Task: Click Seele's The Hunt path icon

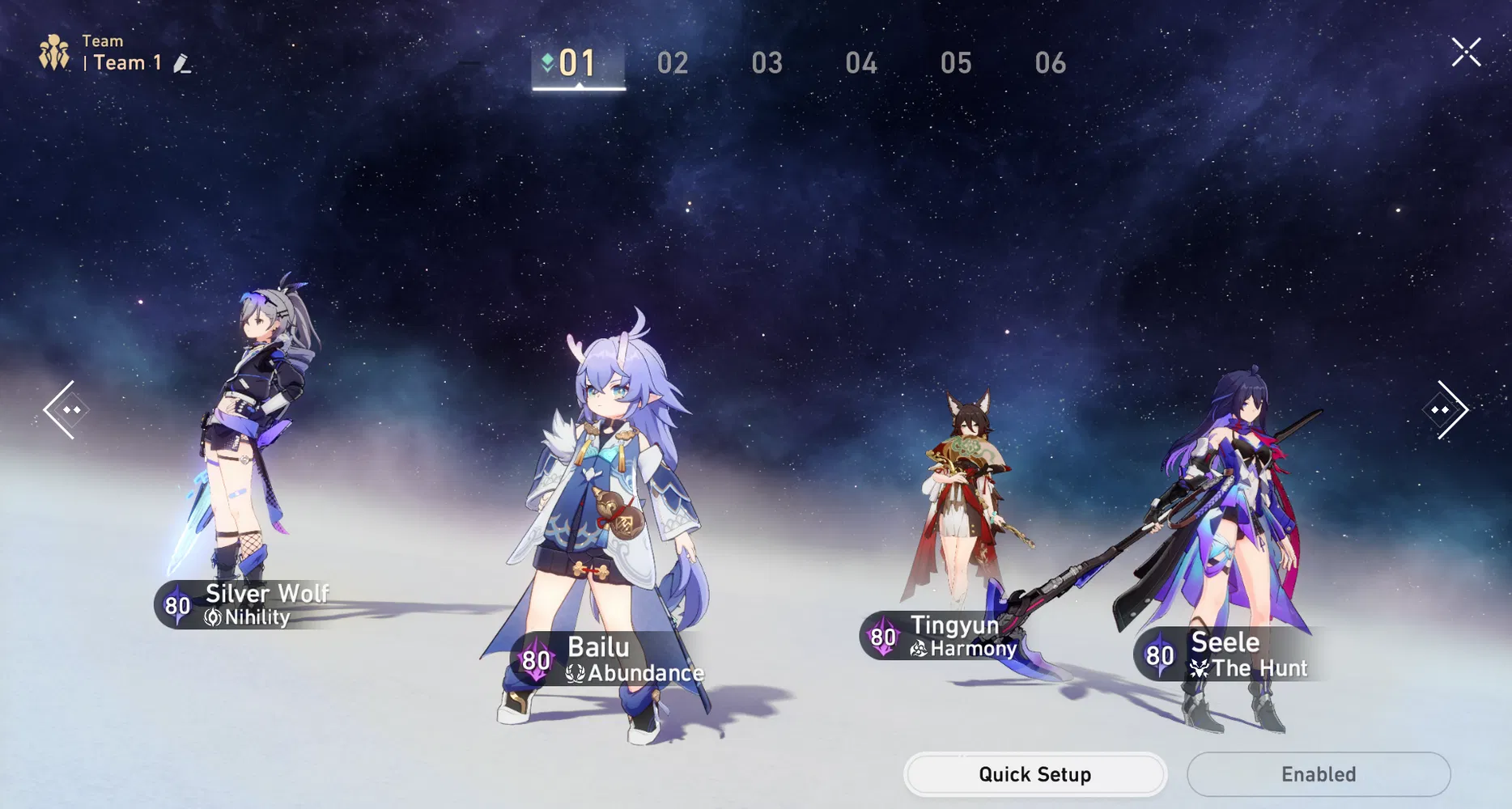Action: [1198, 669]
